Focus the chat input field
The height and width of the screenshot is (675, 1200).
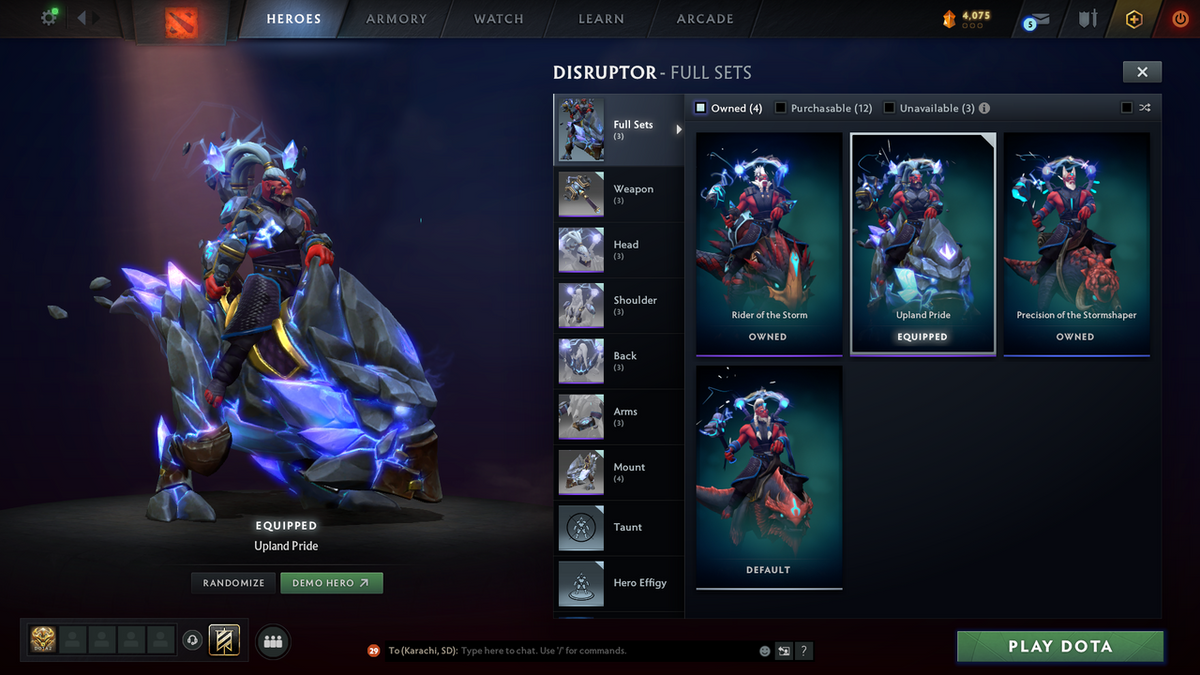600,651
